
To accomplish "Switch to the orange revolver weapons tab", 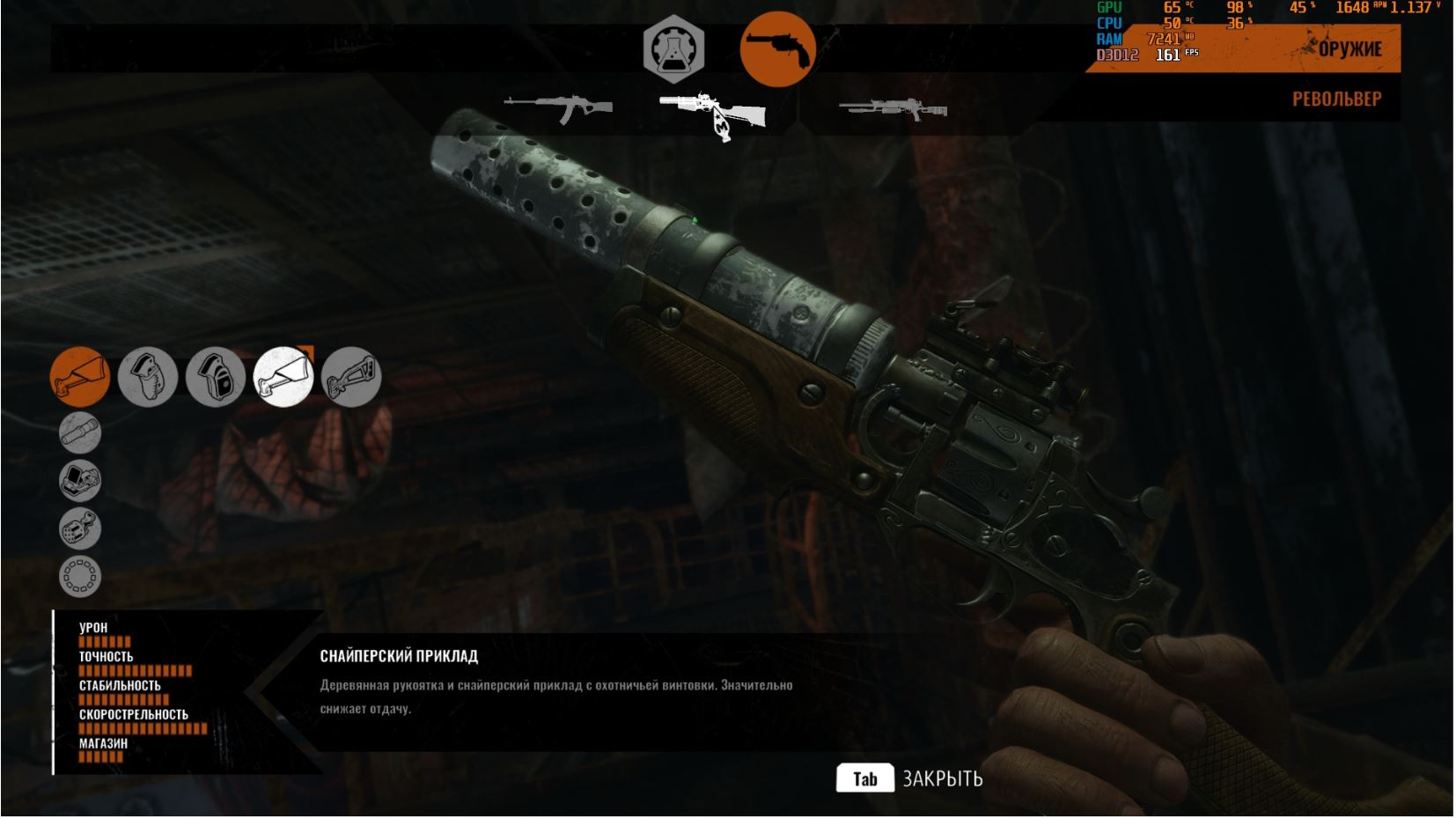I will (x=777, y=50).
